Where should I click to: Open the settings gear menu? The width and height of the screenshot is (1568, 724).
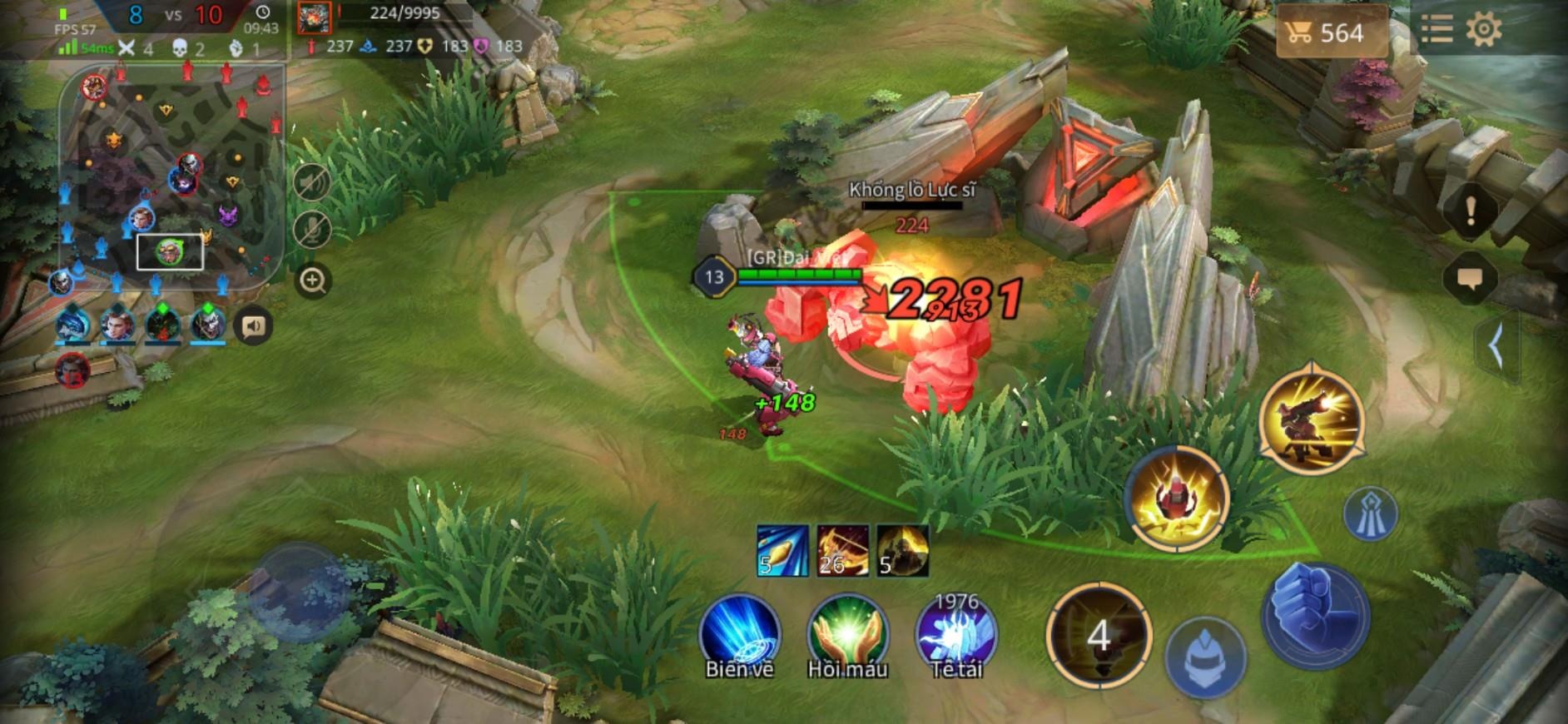coord(1483,30)
